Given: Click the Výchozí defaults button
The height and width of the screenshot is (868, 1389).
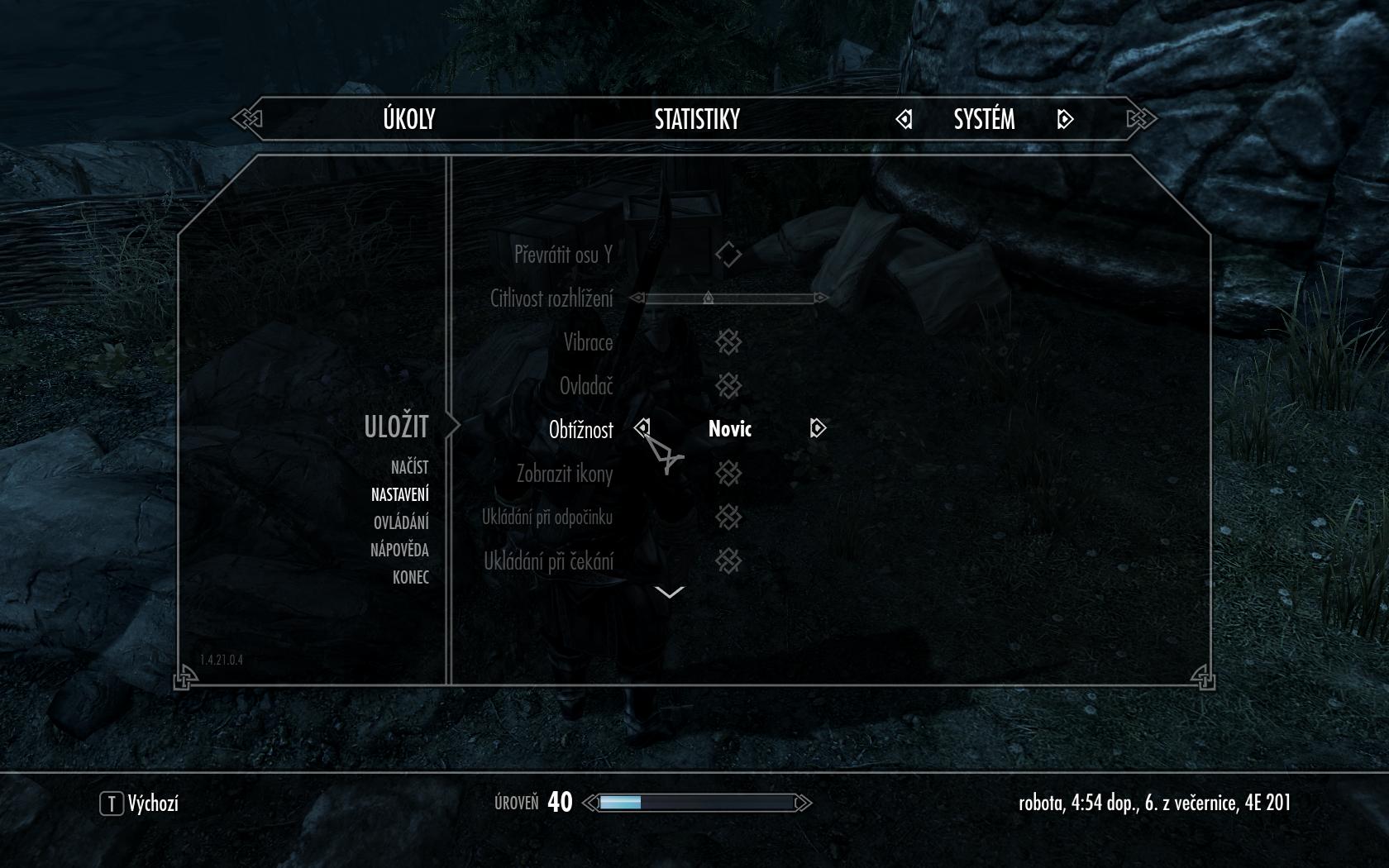Looking at the screenshot, I should coord(139,803).
